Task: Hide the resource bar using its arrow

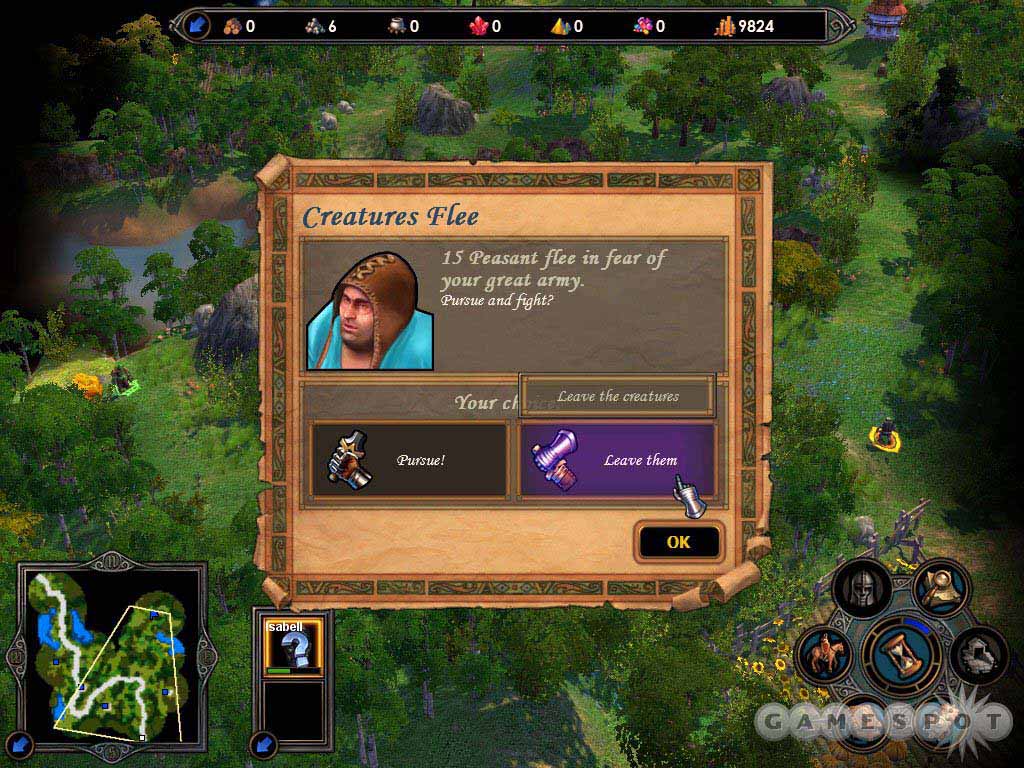Action: point(198,25)
